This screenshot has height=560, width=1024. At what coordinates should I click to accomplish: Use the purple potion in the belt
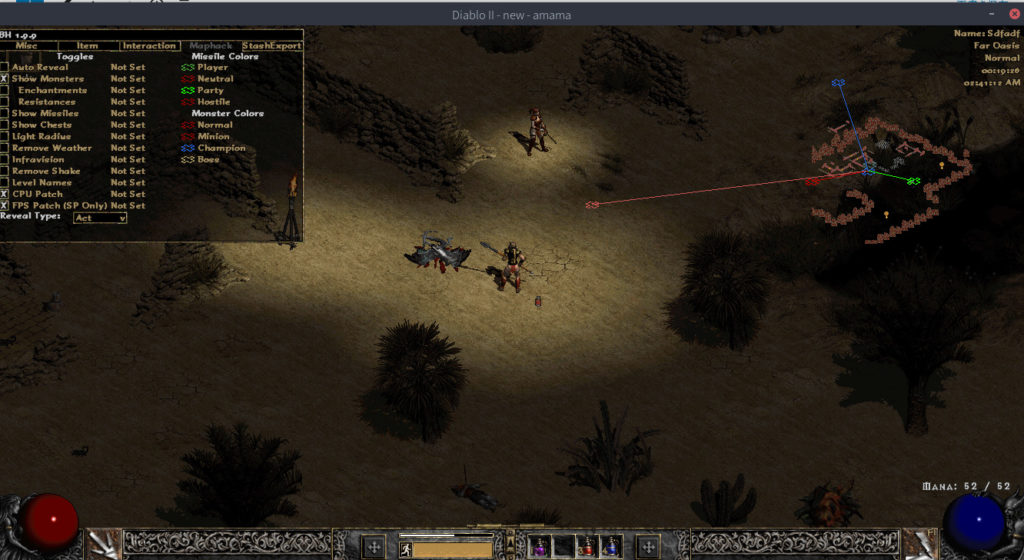coord(539,547)
